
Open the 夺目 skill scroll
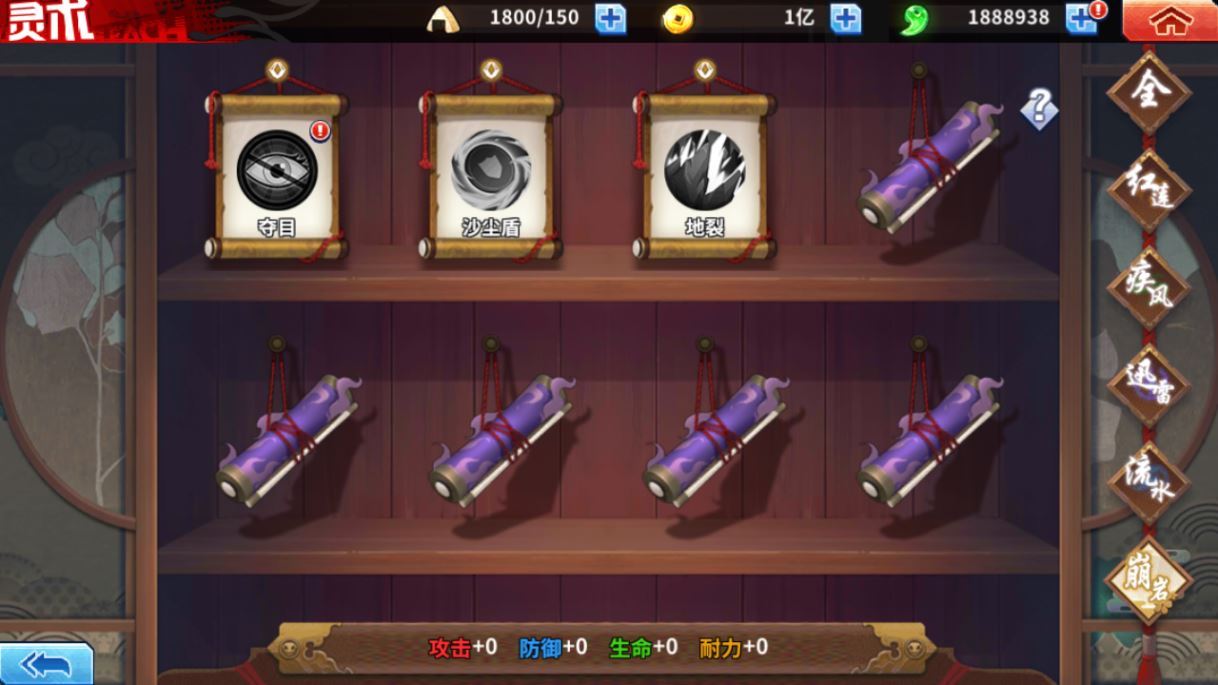coord(277,175)
